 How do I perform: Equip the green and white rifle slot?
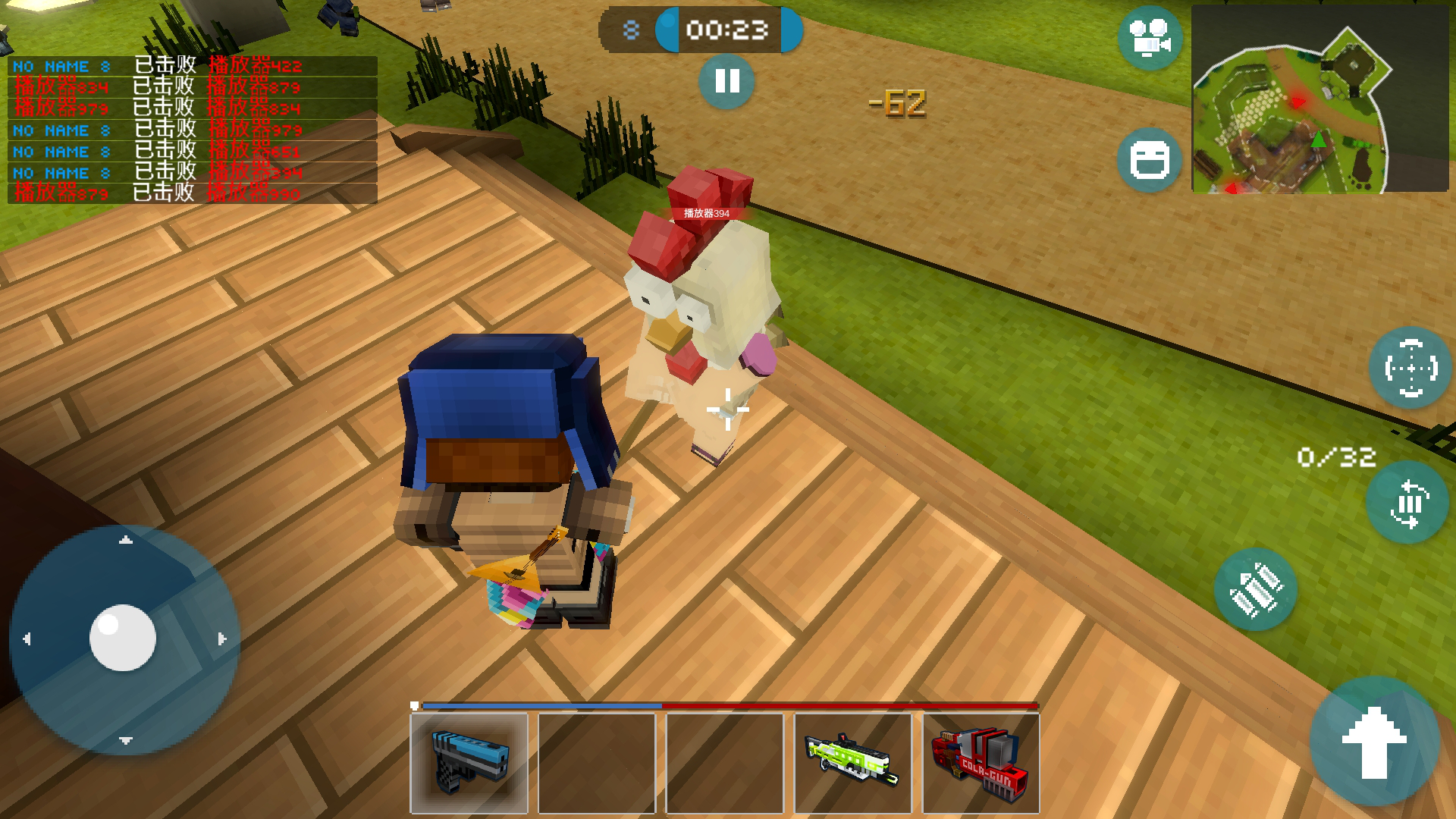click(852, 763)
